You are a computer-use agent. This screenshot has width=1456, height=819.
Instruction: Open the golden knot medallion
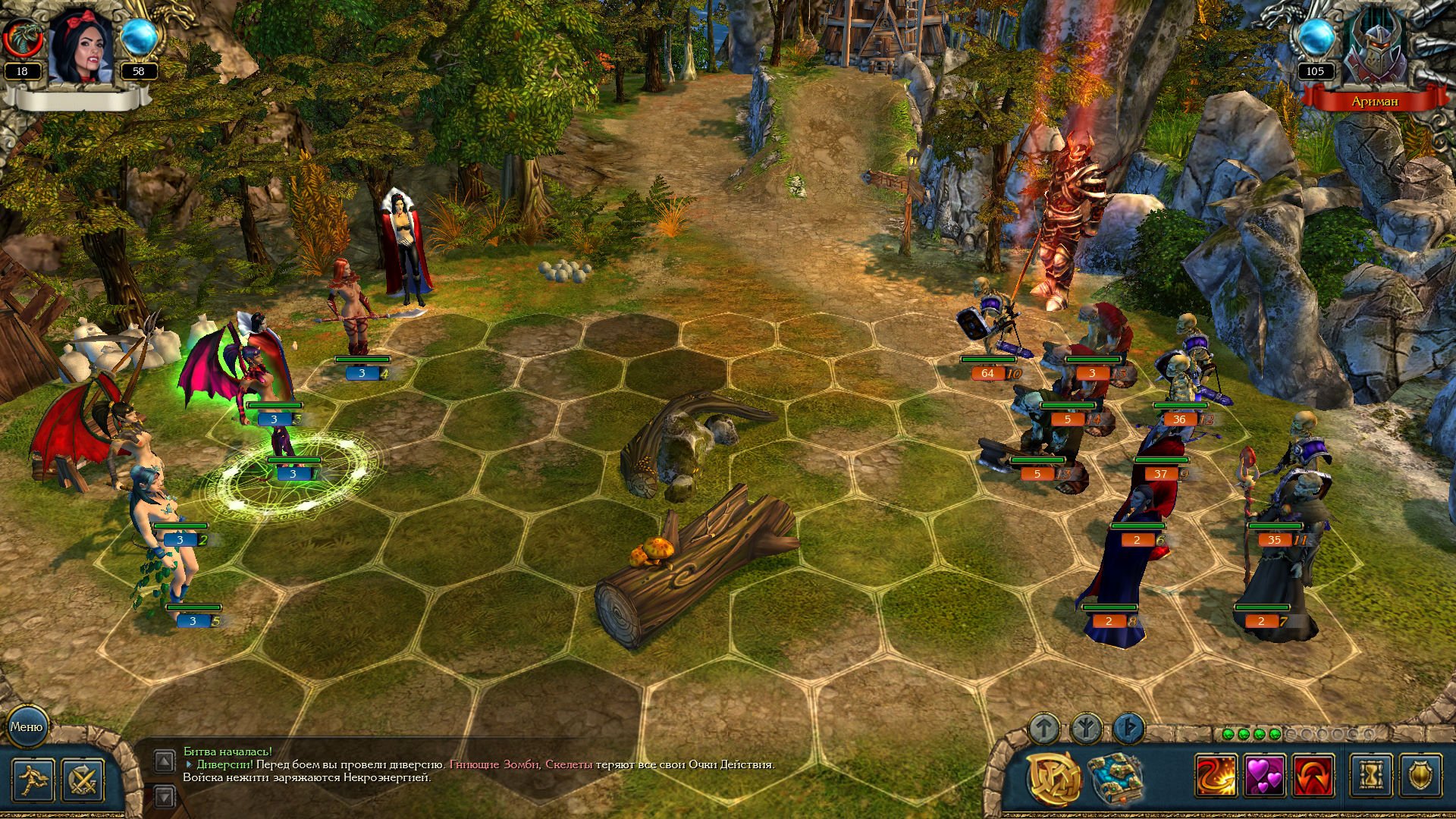click(x=1053, y=777)
